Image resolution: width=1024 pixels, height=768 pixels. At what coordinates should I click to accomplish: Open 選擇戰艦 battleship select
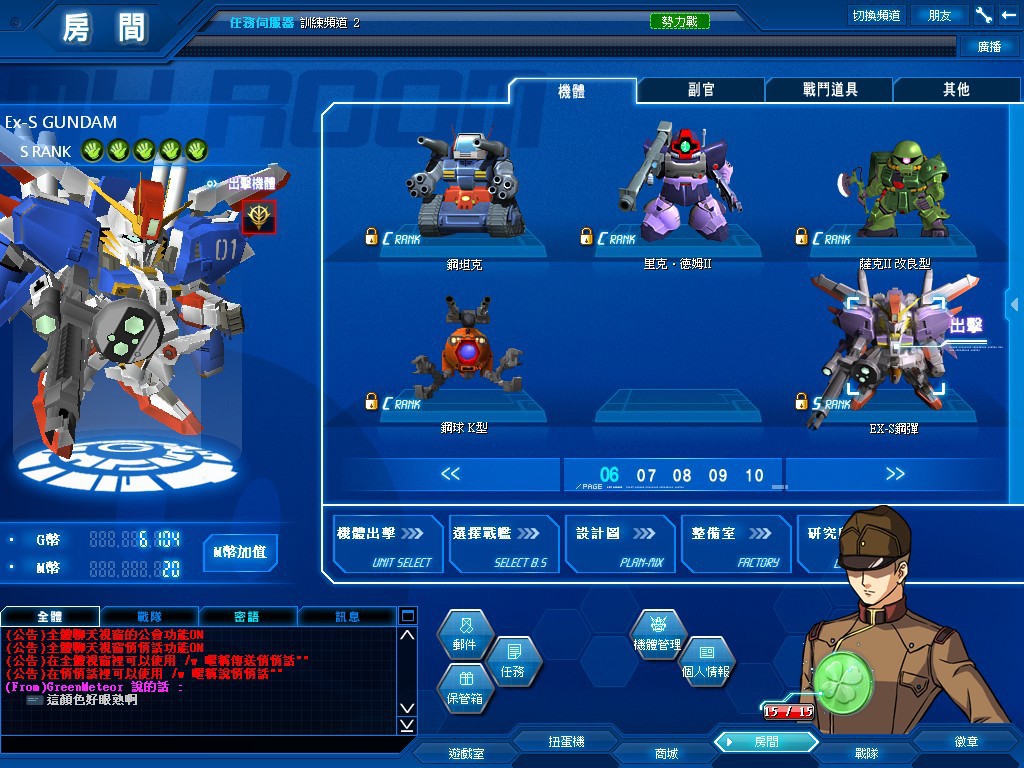[x=503, y=545]
